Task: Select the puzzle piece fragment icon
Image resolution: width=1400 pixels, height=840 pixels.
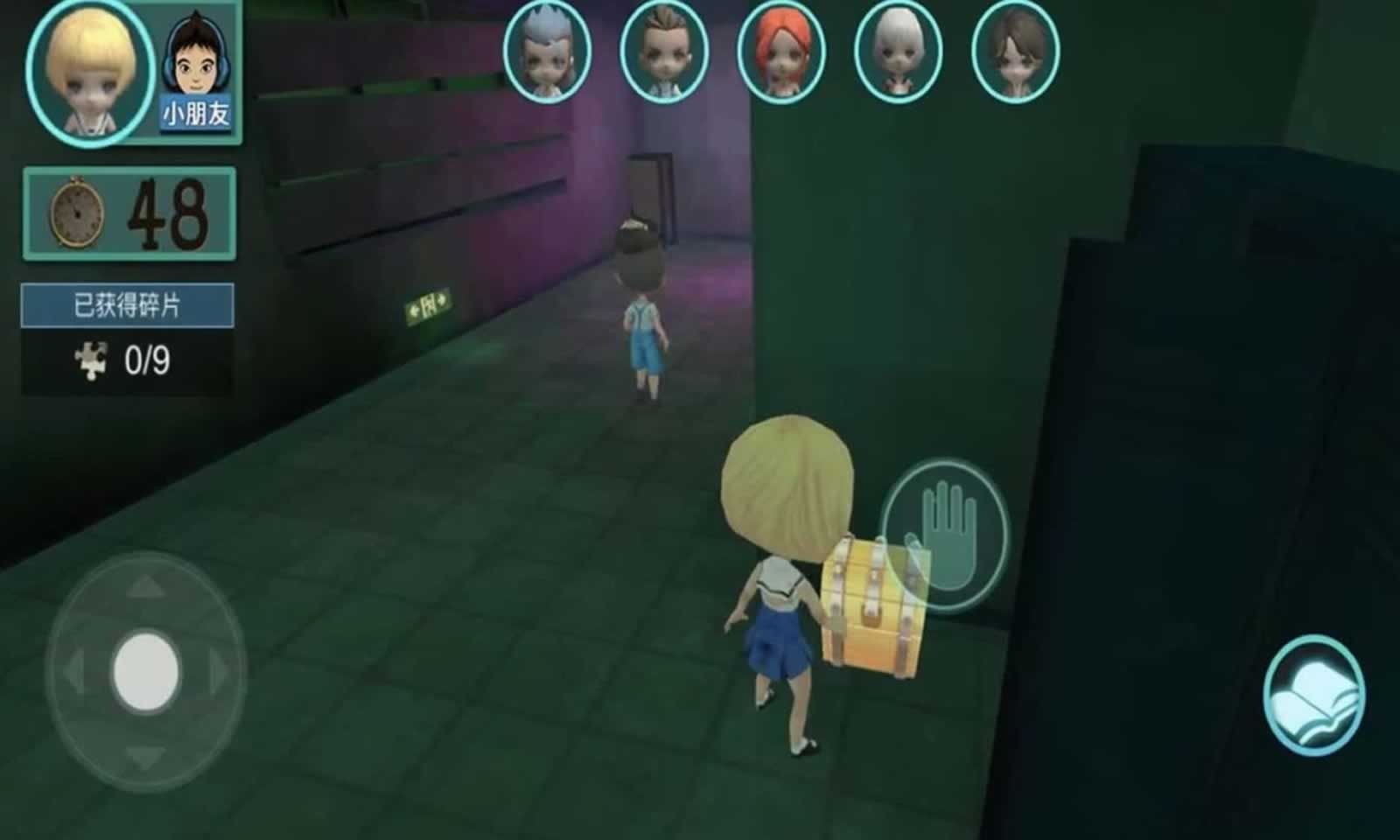Action: [92, 354]
